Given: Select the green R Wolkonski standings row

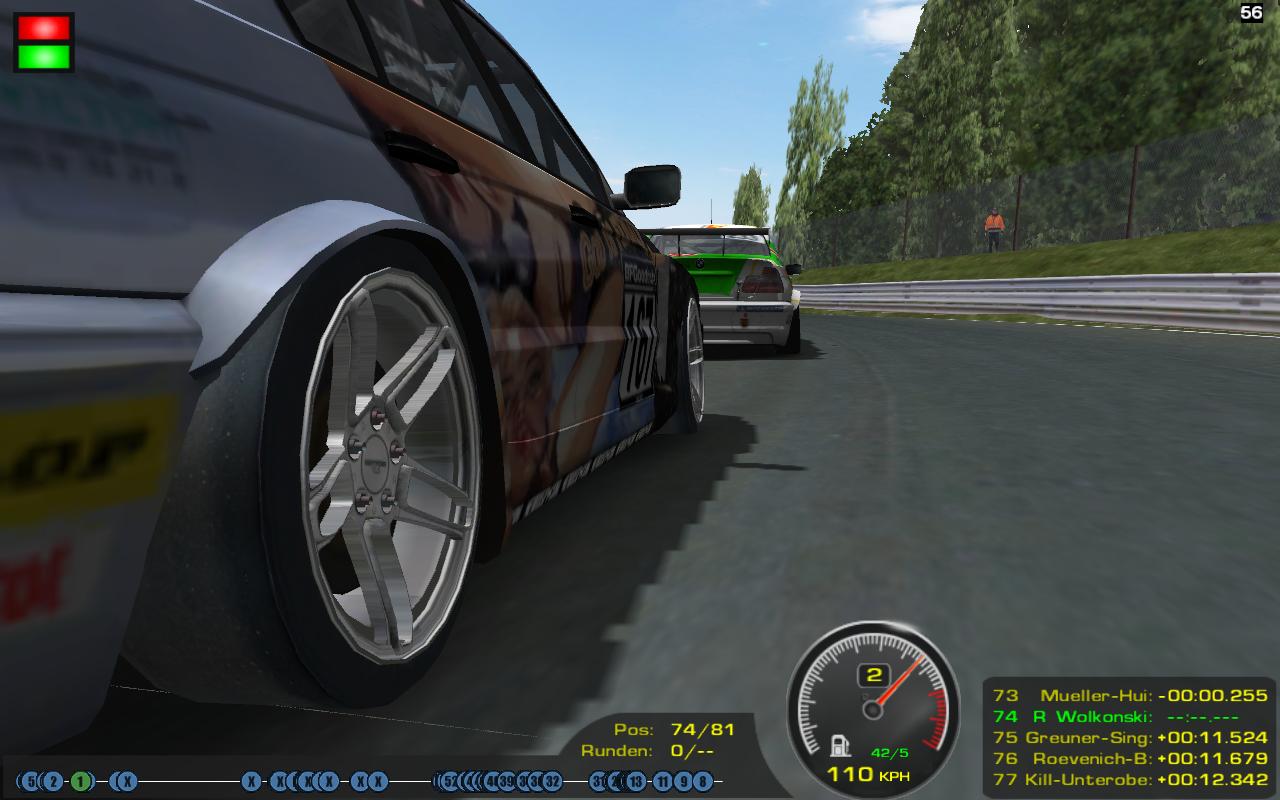Looking at the screenshot, I should 1130,716.
